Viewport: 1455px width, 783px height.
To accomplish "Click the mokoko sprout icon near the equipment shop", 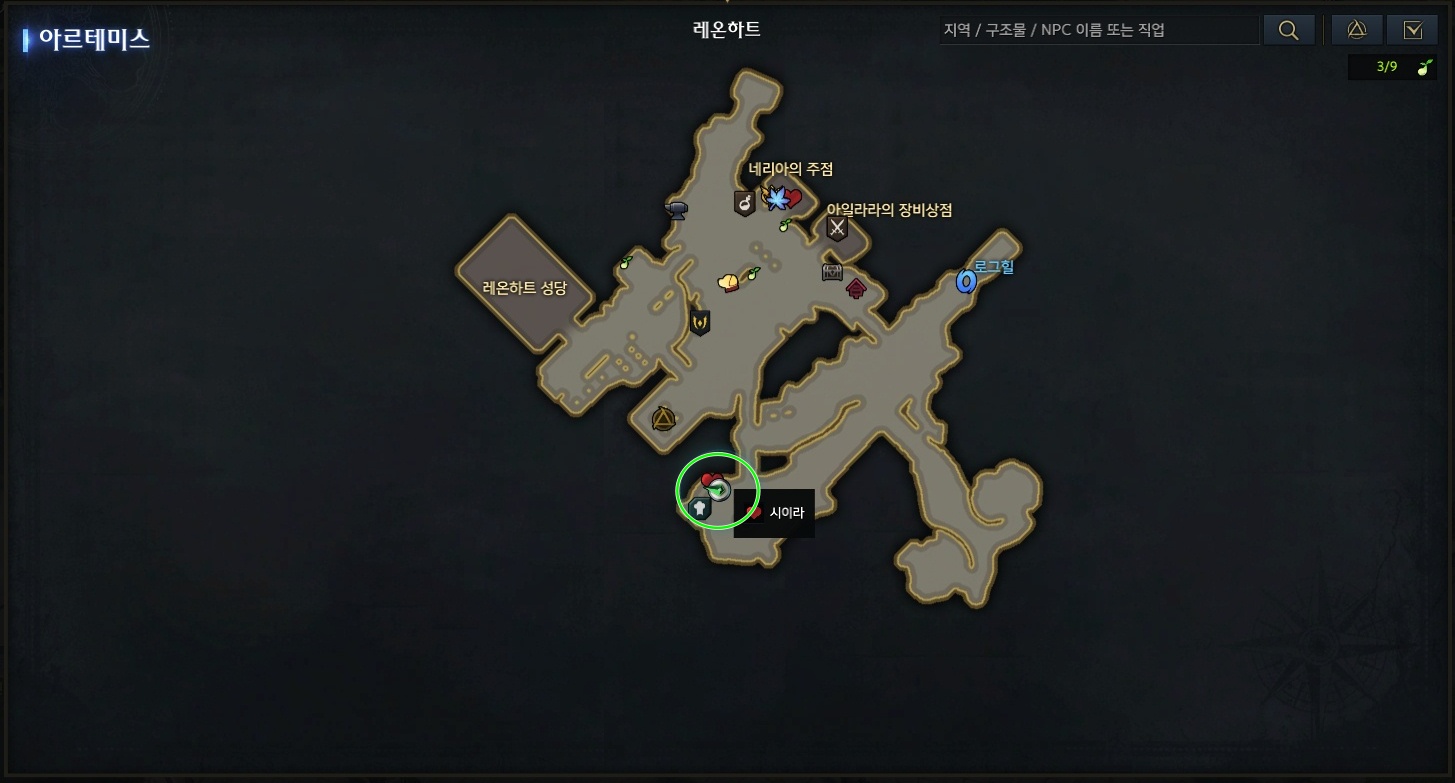I will pos(786,224).
